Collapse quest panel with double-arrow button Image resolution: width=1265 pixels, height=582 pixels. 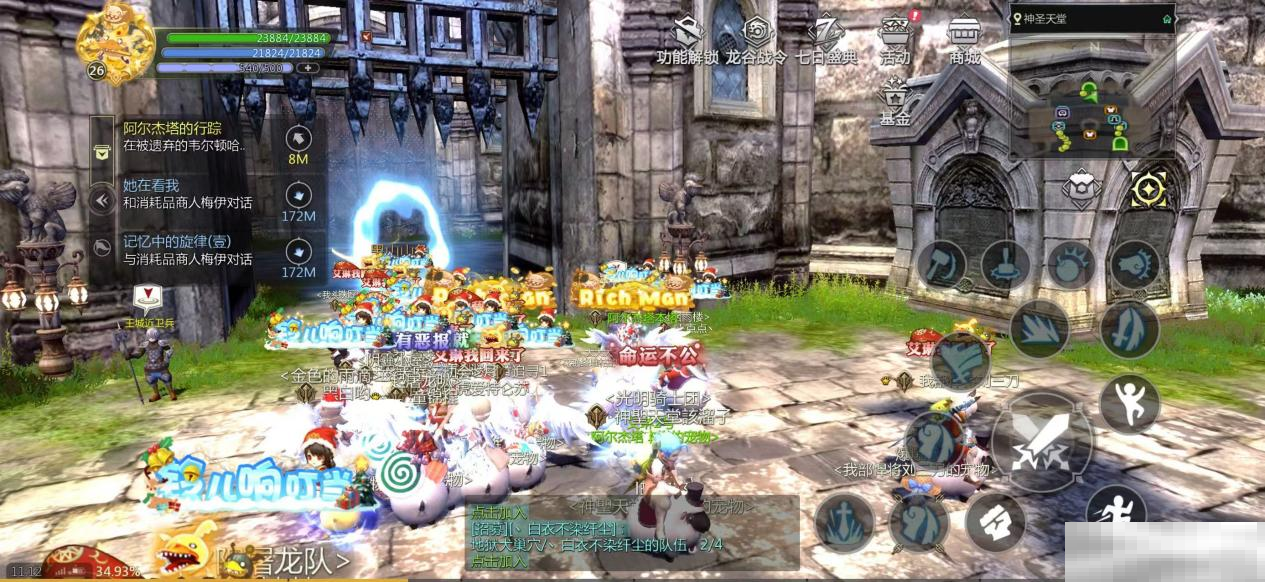101,201
